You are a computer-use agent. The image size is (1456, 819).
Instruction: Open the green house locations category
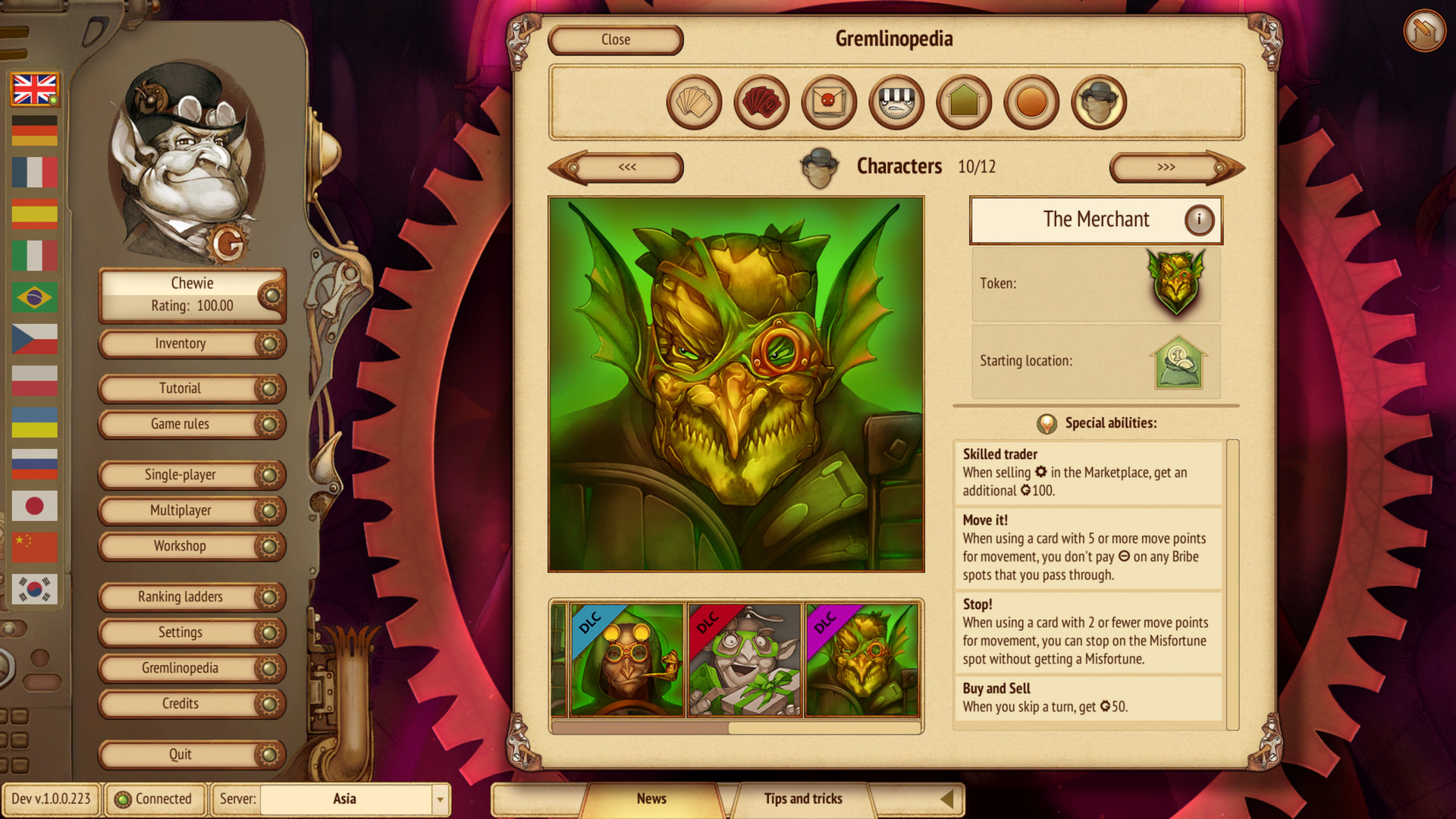963,102
